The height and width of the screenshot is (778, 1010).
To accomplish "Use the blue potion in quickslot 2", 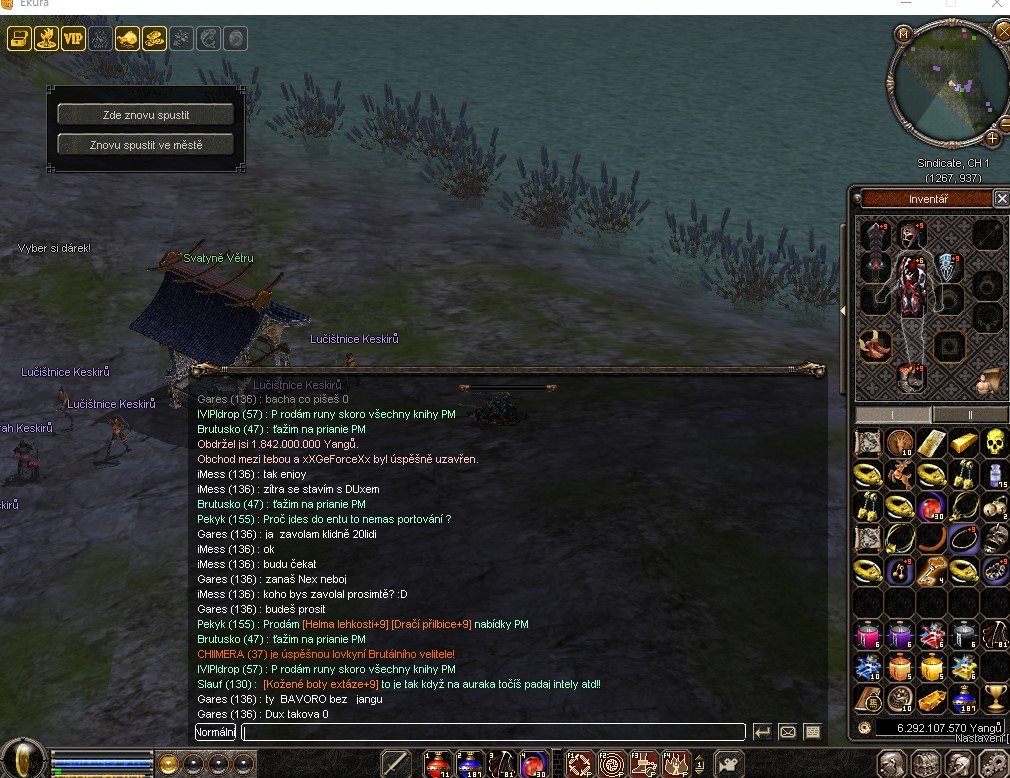I will pos(469,765).
